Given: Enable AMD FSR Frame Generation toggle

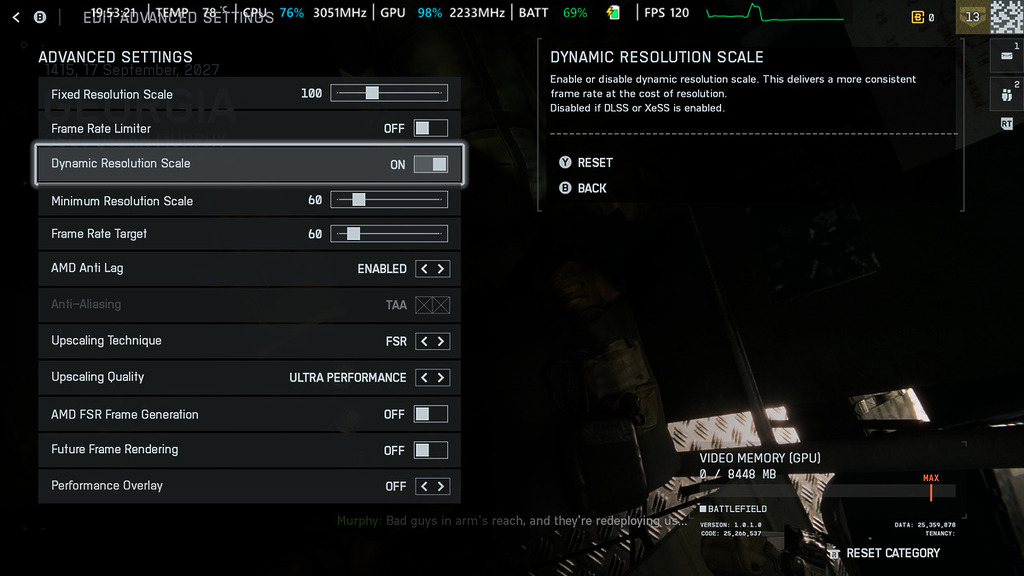Looking at the screenshot, I should pos(431,414).
